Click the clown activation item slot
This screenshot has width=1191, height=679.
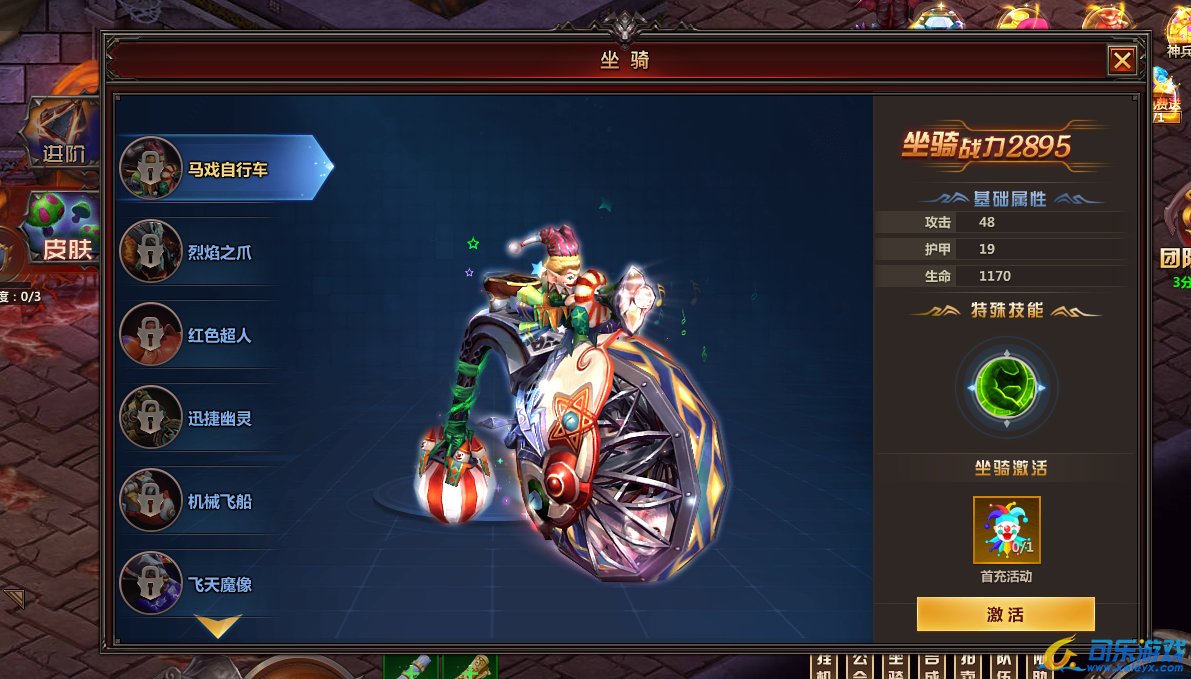coord(1007,530)
